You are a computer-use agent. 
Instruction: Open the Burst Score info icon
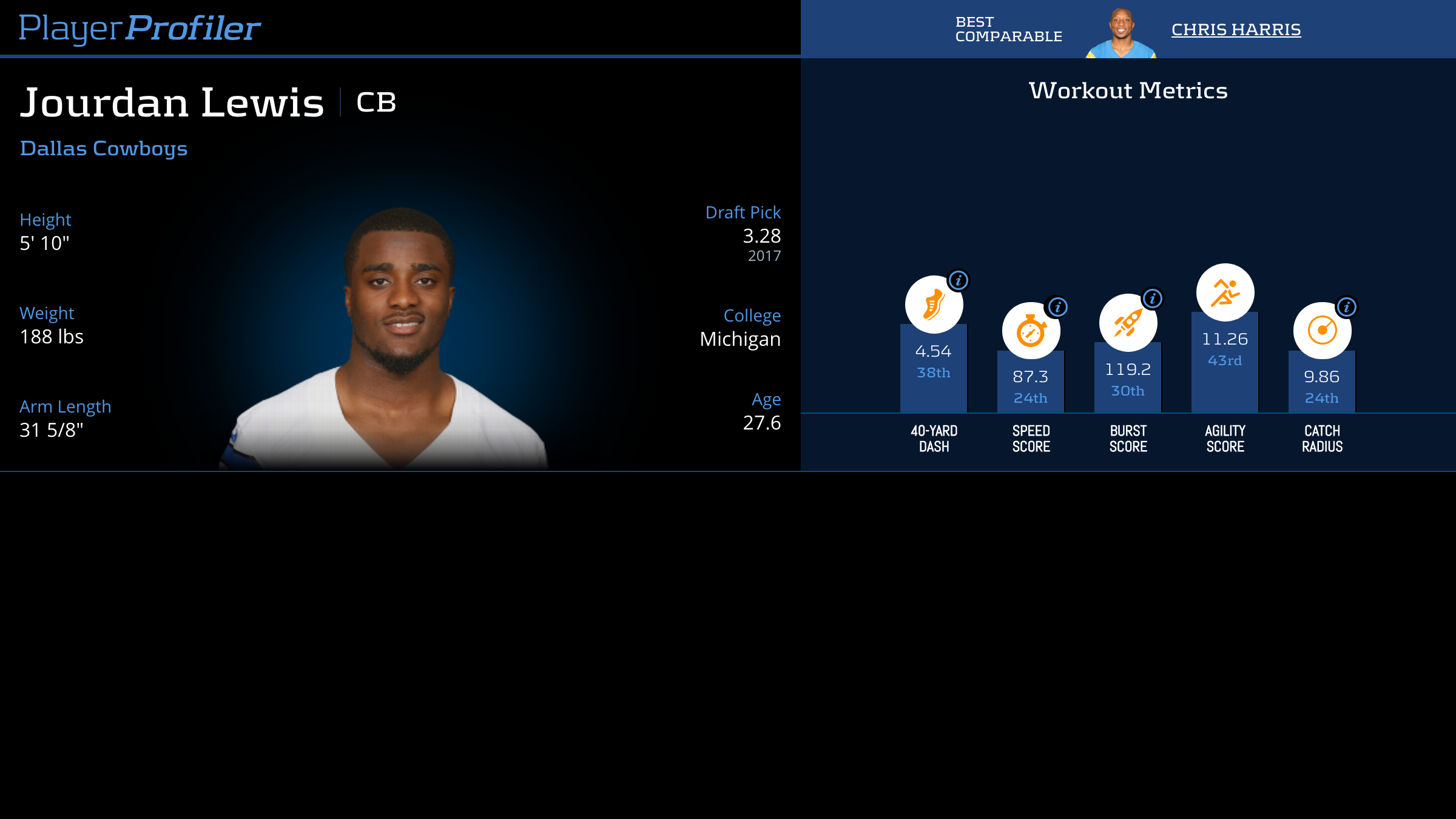(x=1153, y=298)
